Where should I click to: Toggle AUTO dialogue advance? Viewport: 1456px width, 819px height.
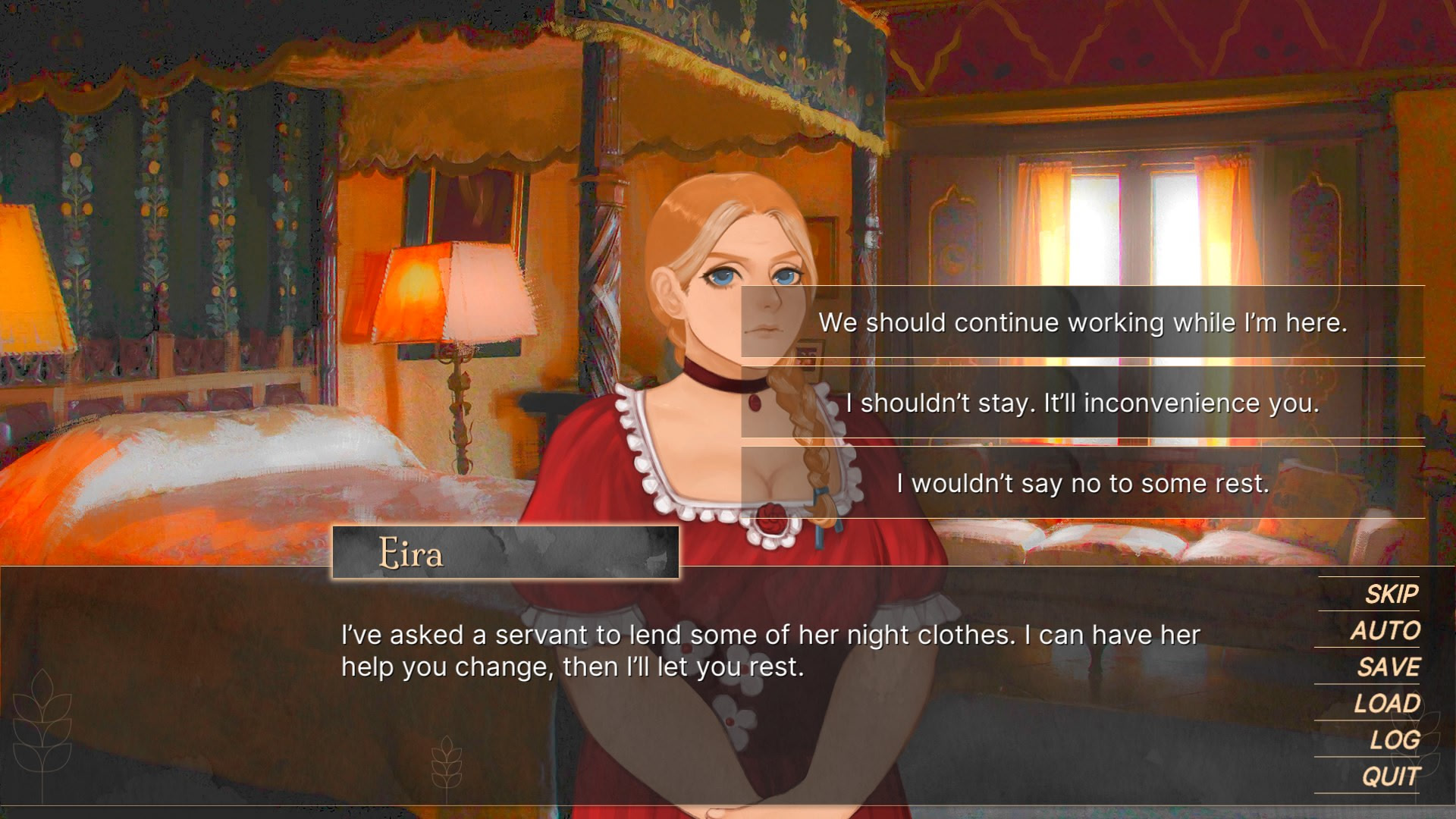(1385, 630)
